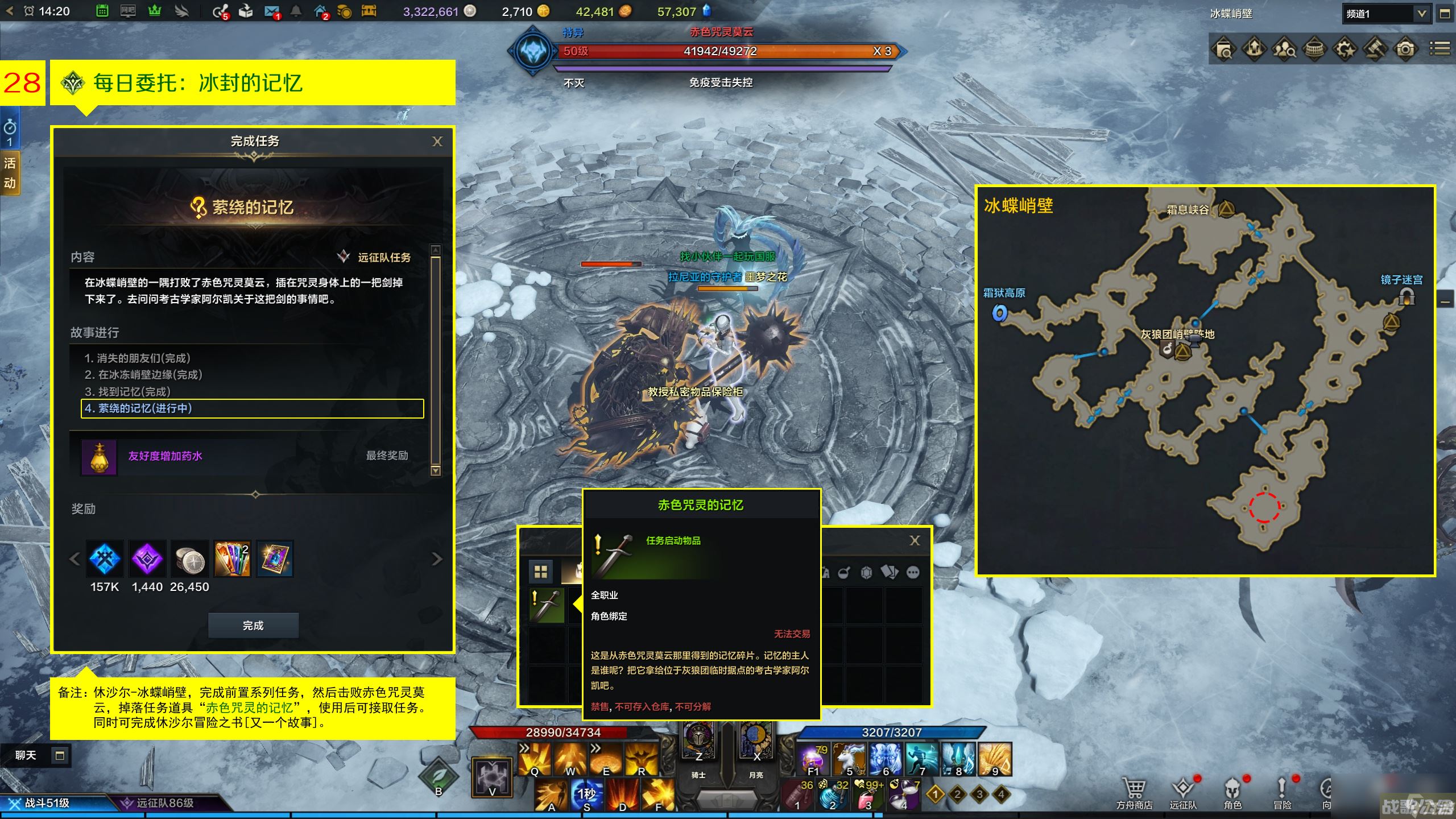Open the 活动 events side tab
Screen dimensions: 1456x819
click(10, 173)
